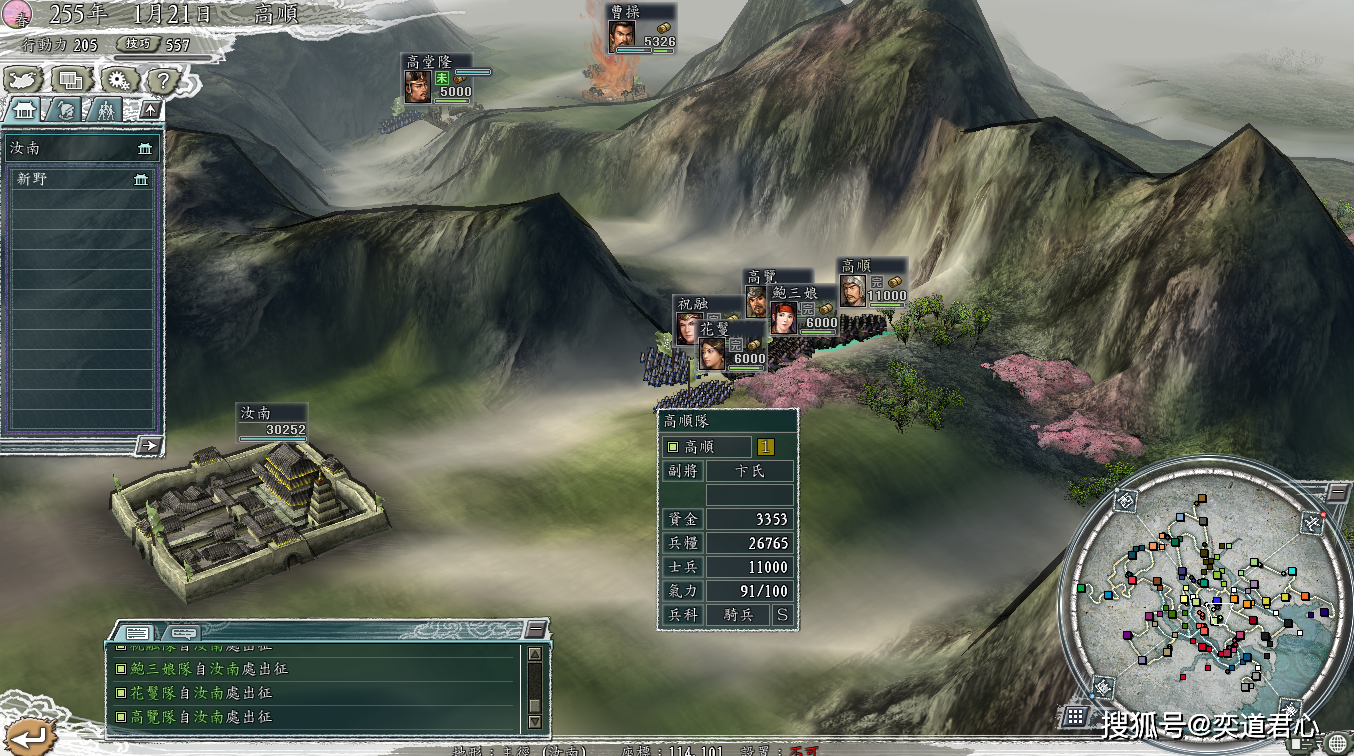1354x756 pixels.
Task: Select 新野 in the city list
Action: pyautogui.click(x=82, y=179)
